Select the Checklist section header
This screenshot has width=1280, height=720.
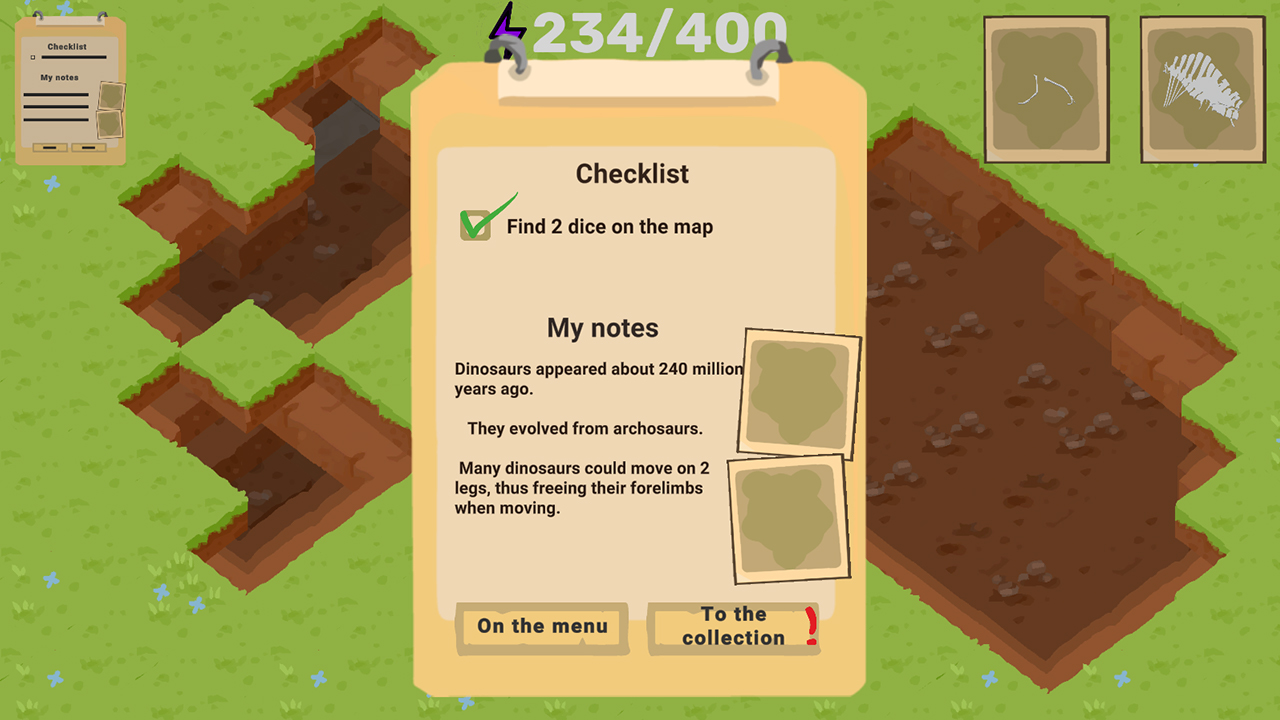click(632, 173)
